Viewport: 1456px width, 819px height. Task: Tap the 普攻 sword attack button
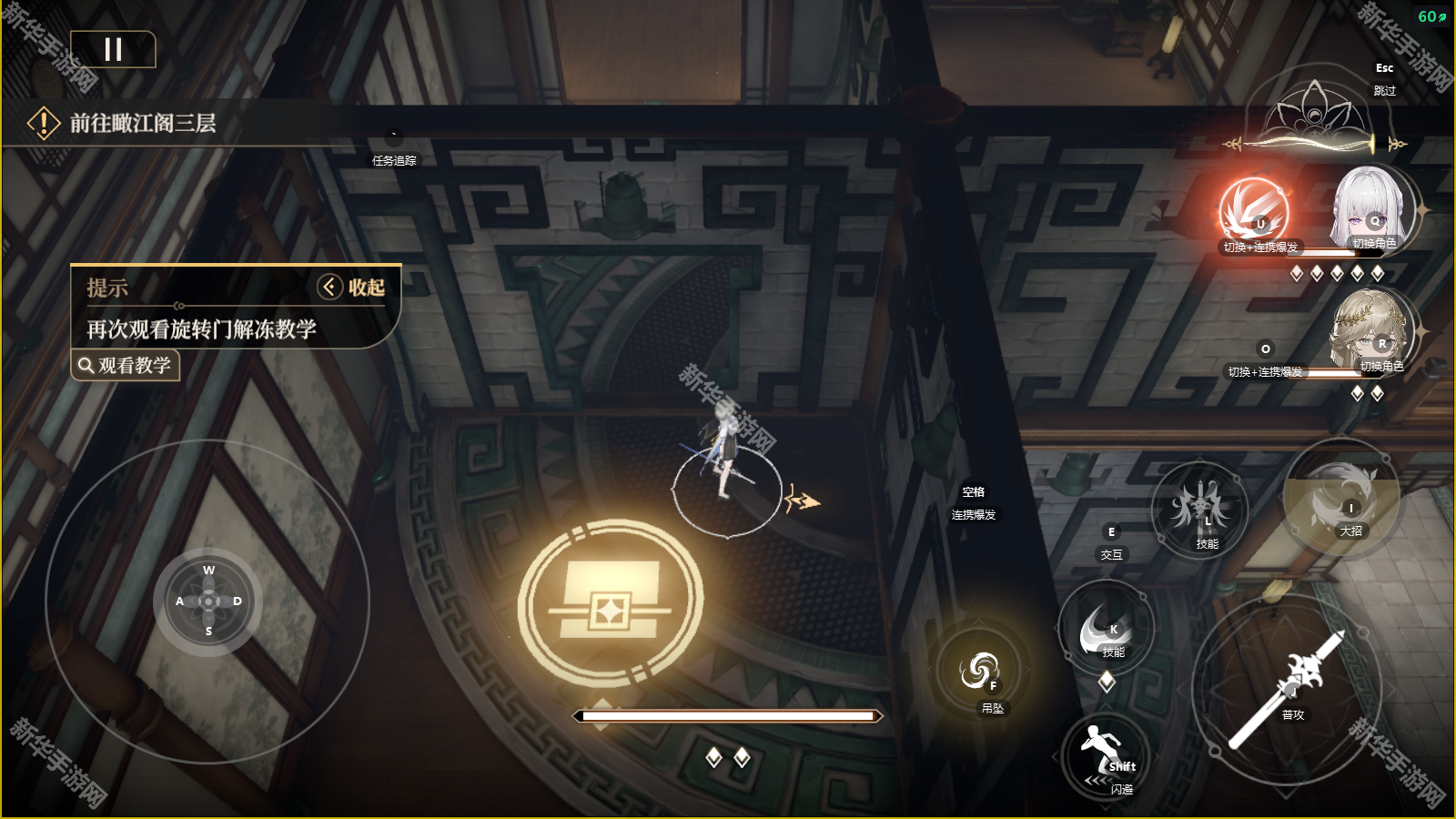[1287, 689]
